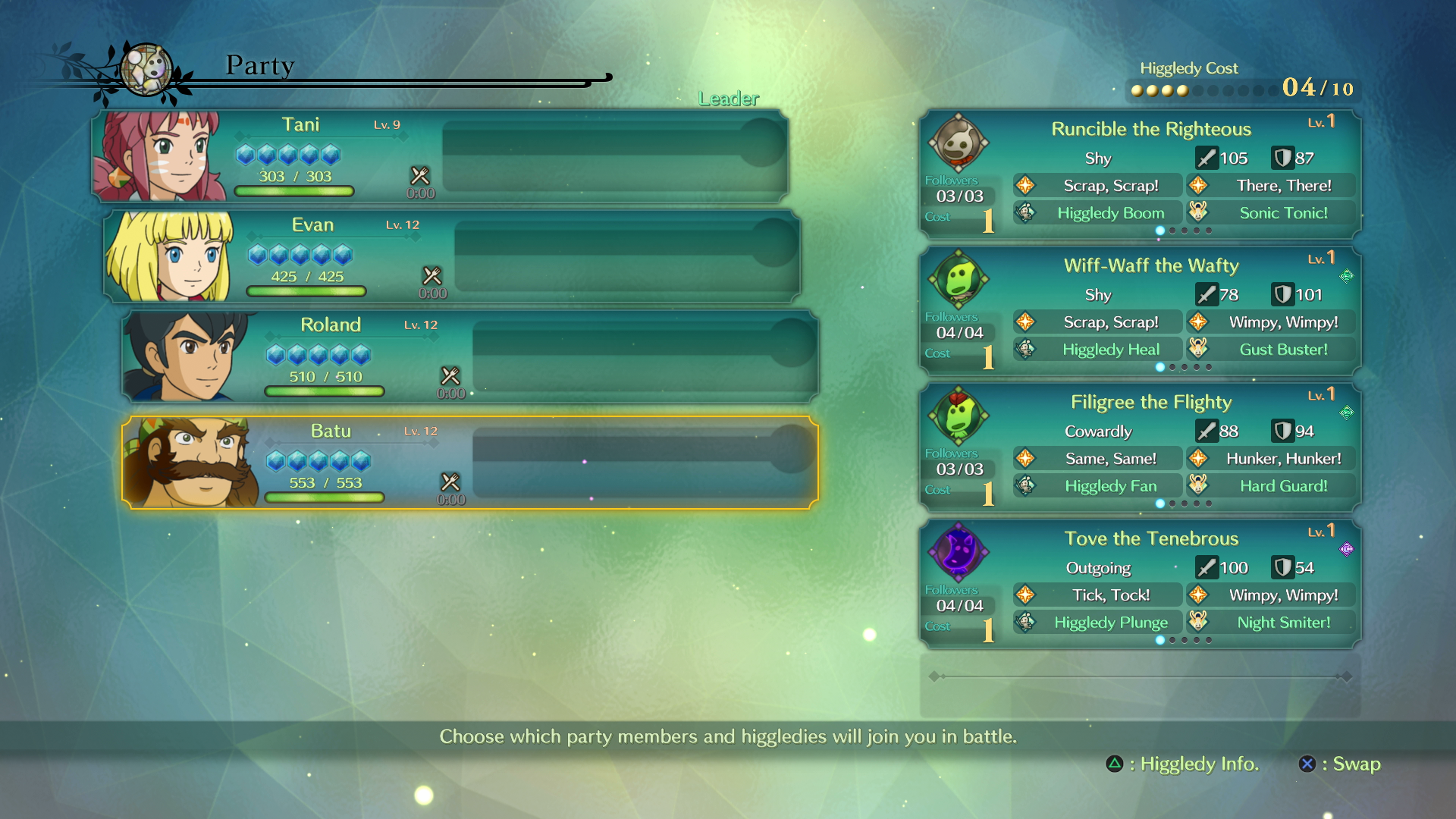The image size is (1456, 819).
Task: Select Wiff-Waff's Higgledy Heal skill
Action: click(1109, 350)
